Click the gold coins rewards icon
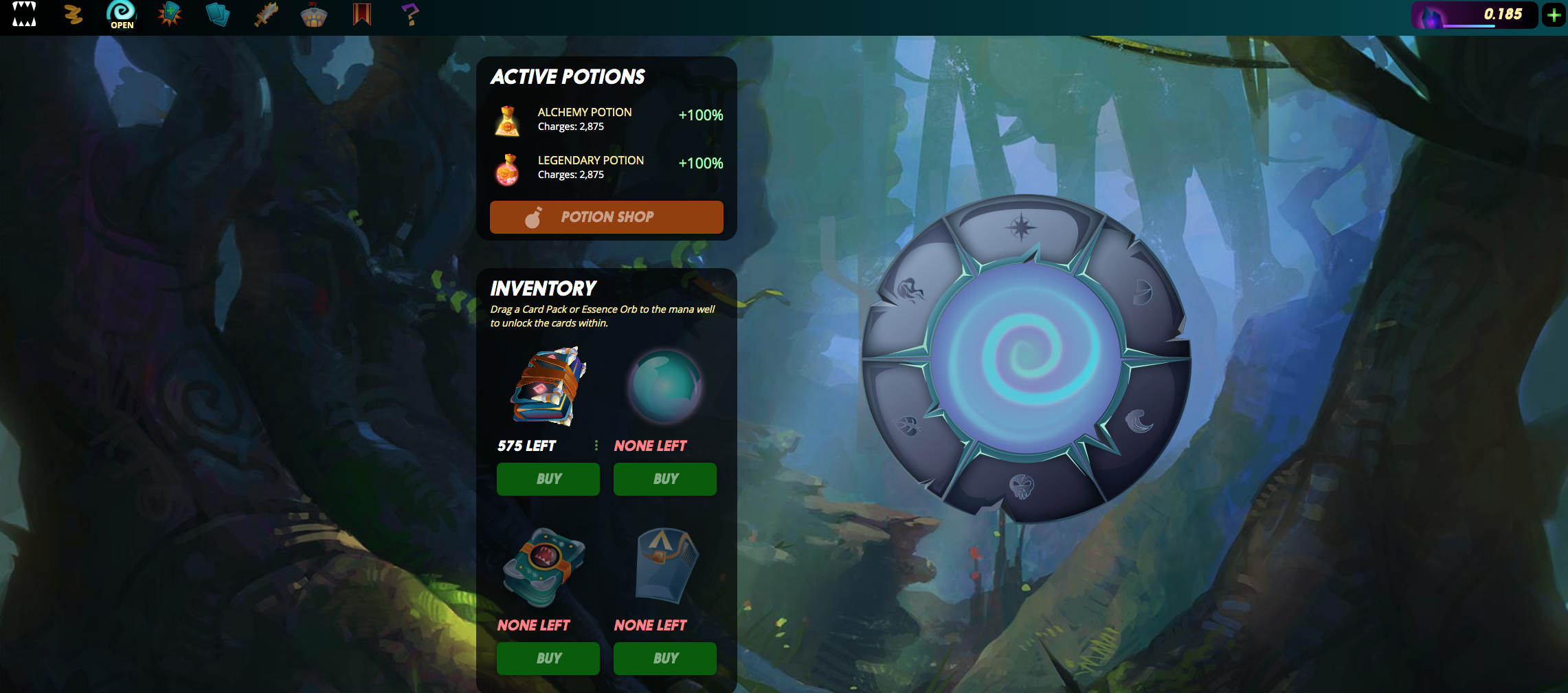The width and height of the screenshot is (1568, 693). point(74,14)
